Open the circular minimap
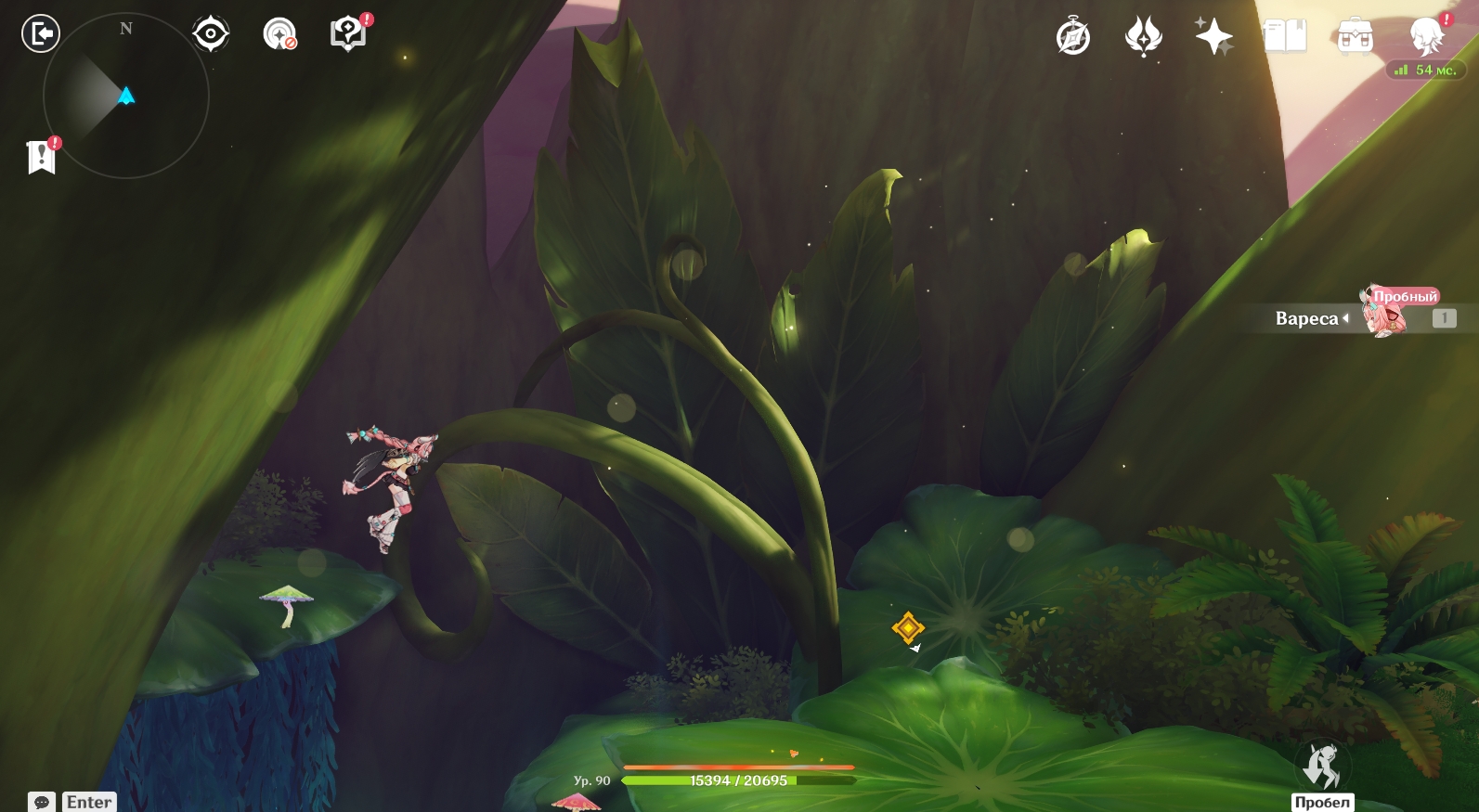Image resolution: width=1479 pixels, height=812 pixels. (x=126, y=96)
